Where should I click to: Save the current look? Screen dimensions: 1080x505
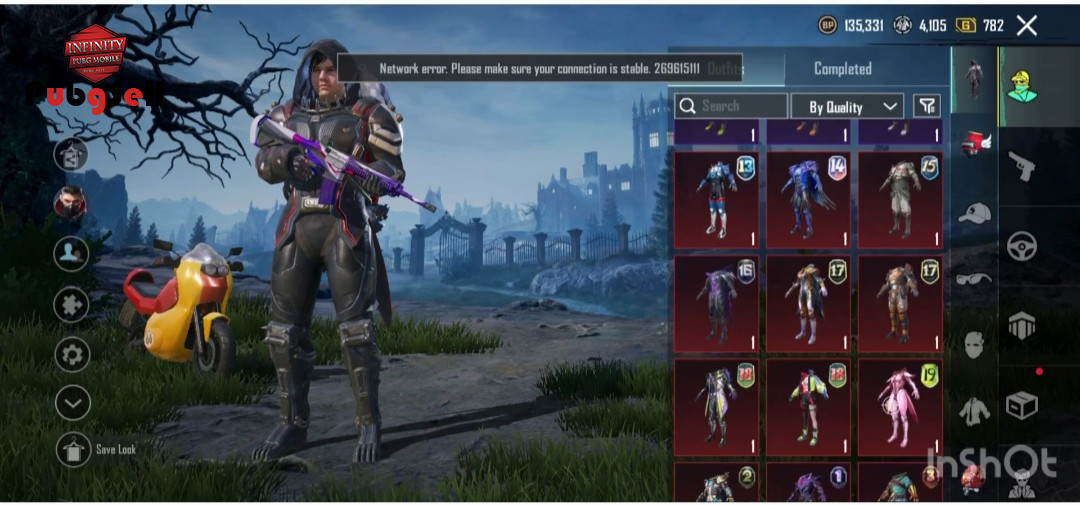point(74,450)
